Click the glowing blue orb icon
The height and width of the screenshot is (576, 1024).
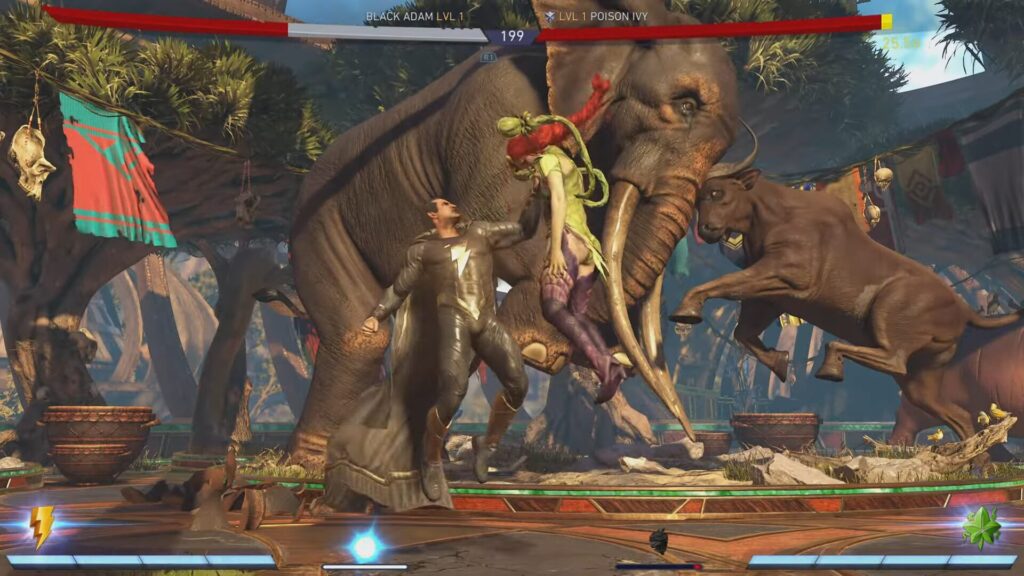(365, 546)
